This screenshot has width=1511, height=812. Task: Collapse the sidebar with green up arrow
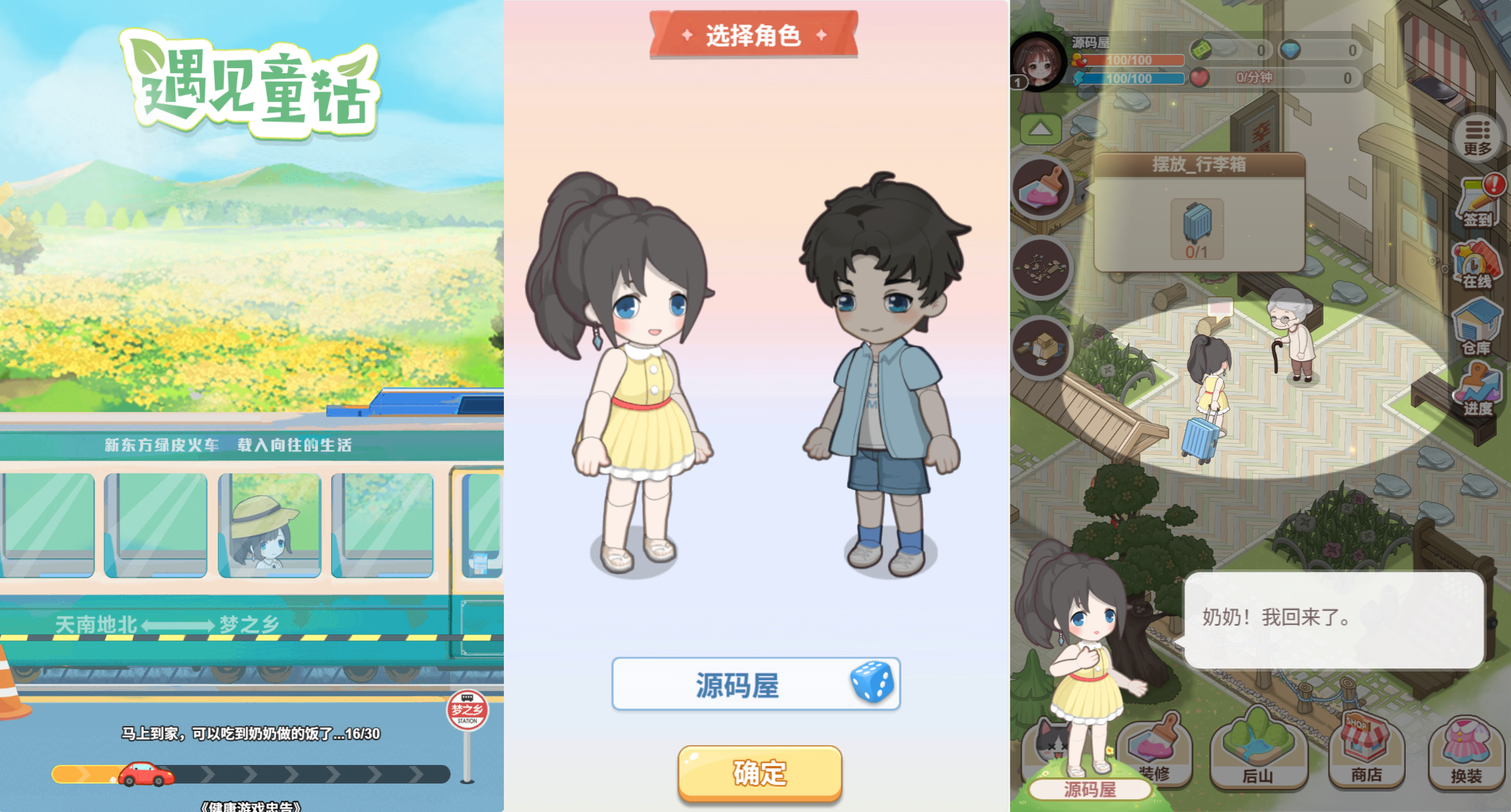1042,127
